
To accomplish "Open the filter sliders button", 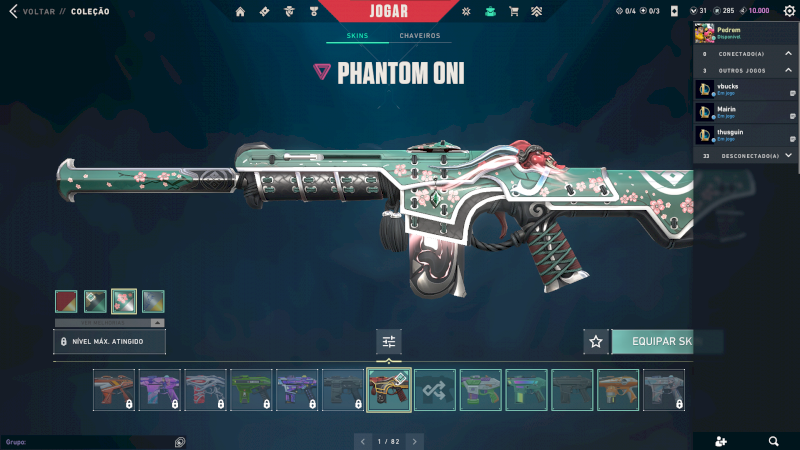I will click(x=389, y=342).
